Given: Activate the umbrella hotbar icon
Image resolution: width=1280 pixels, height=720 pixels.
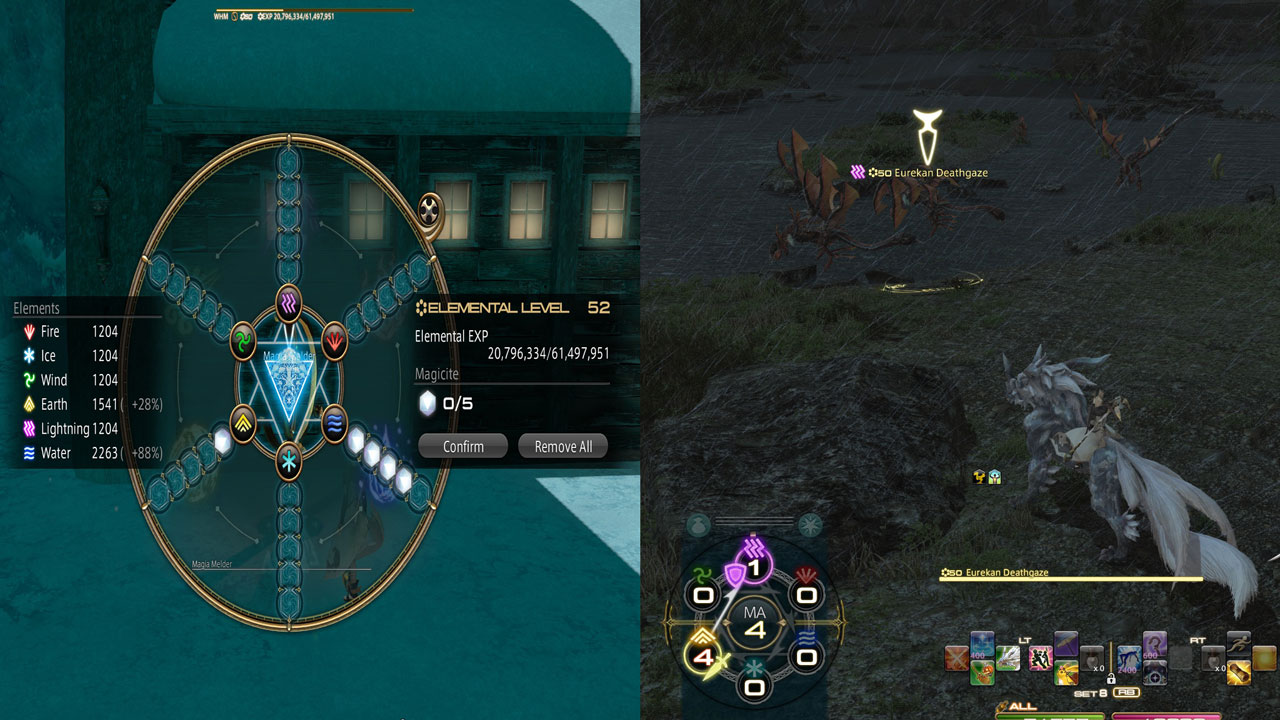Looking at the screenshot, I should 1066,644.
